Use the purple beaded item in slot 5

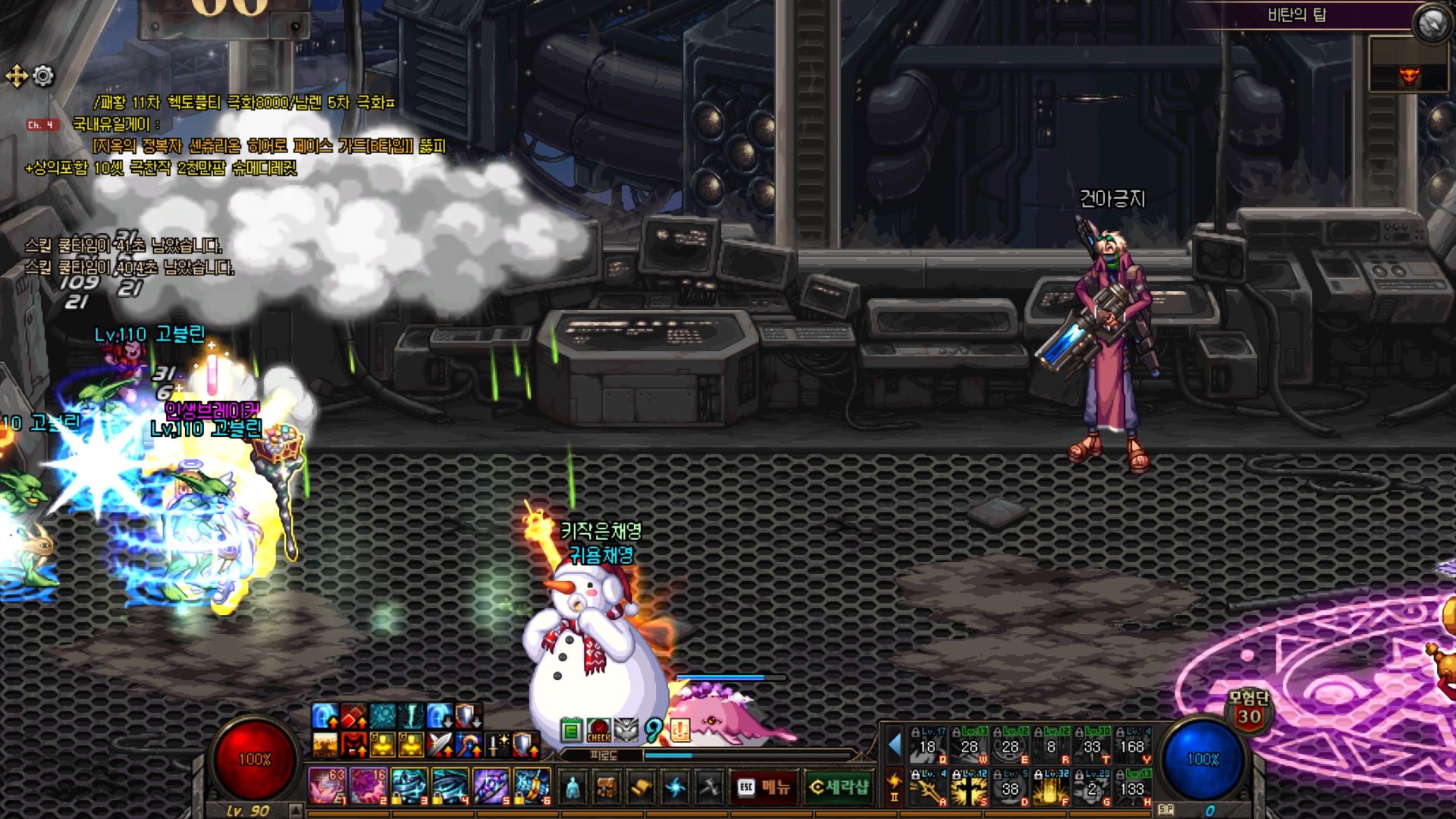491,786
